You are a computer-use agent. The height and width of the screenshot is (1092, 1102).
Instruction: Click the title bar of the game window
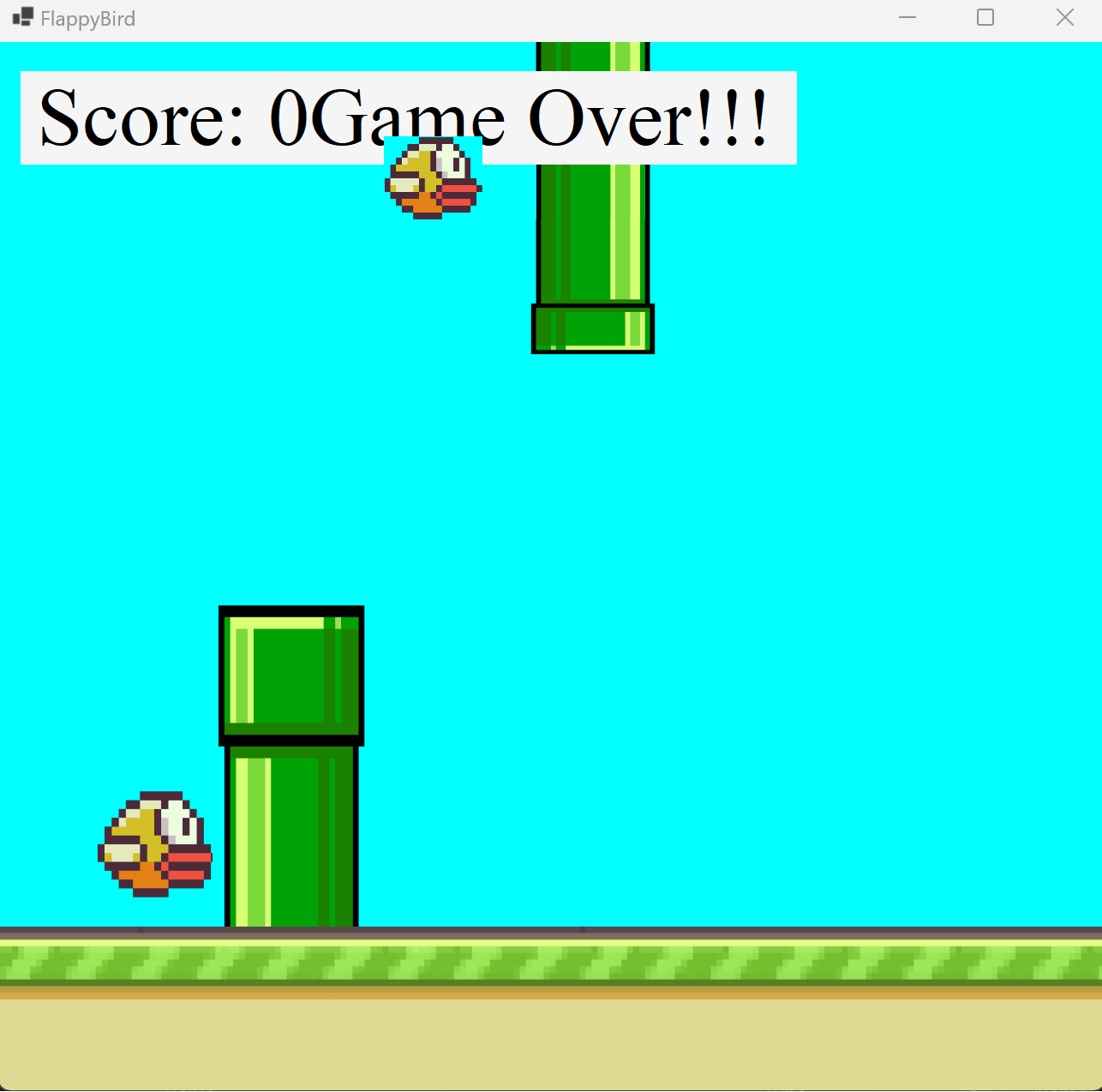514,17
